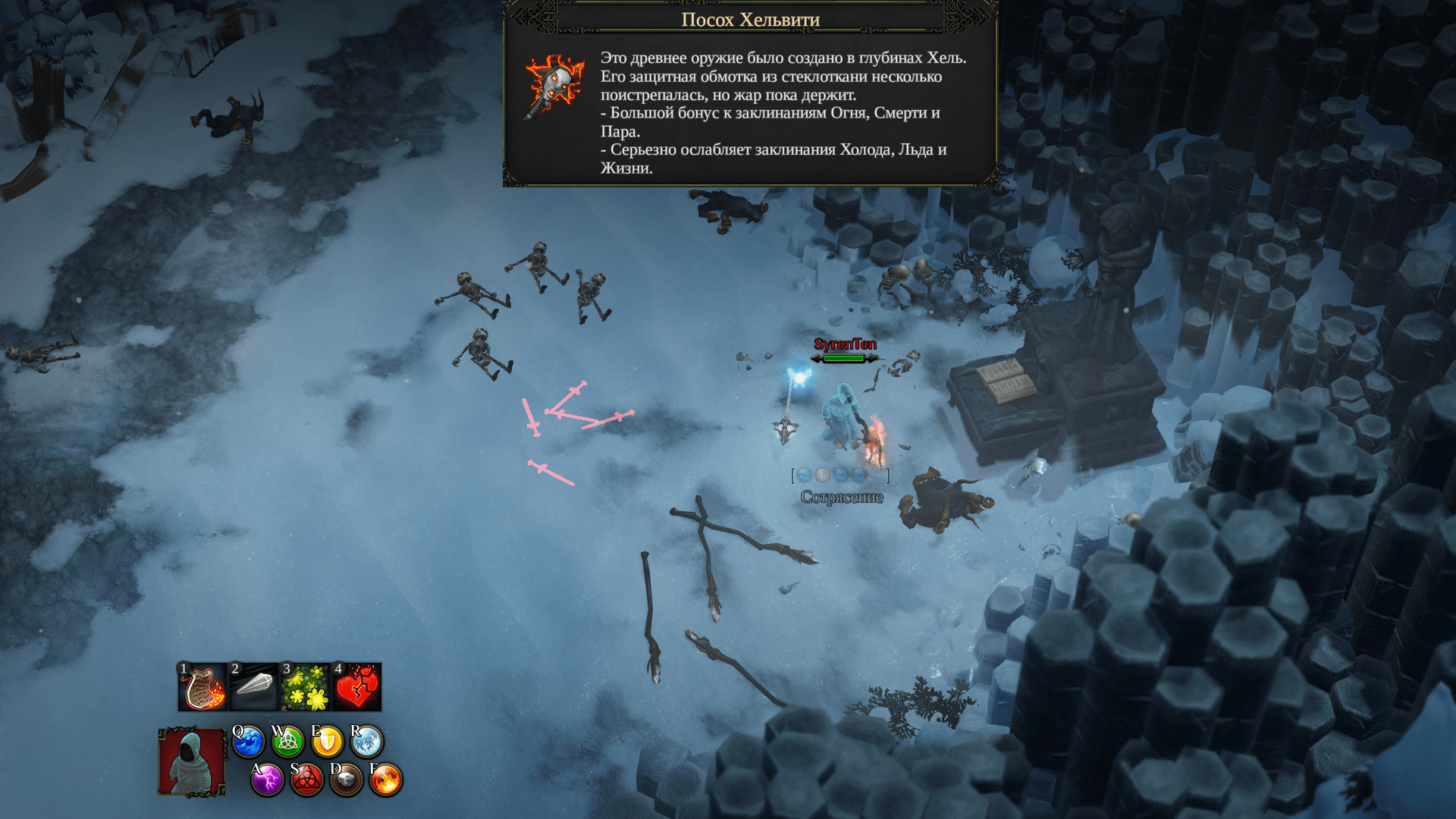Activate the yellow flowers magick in slot 3

point(305,687)
